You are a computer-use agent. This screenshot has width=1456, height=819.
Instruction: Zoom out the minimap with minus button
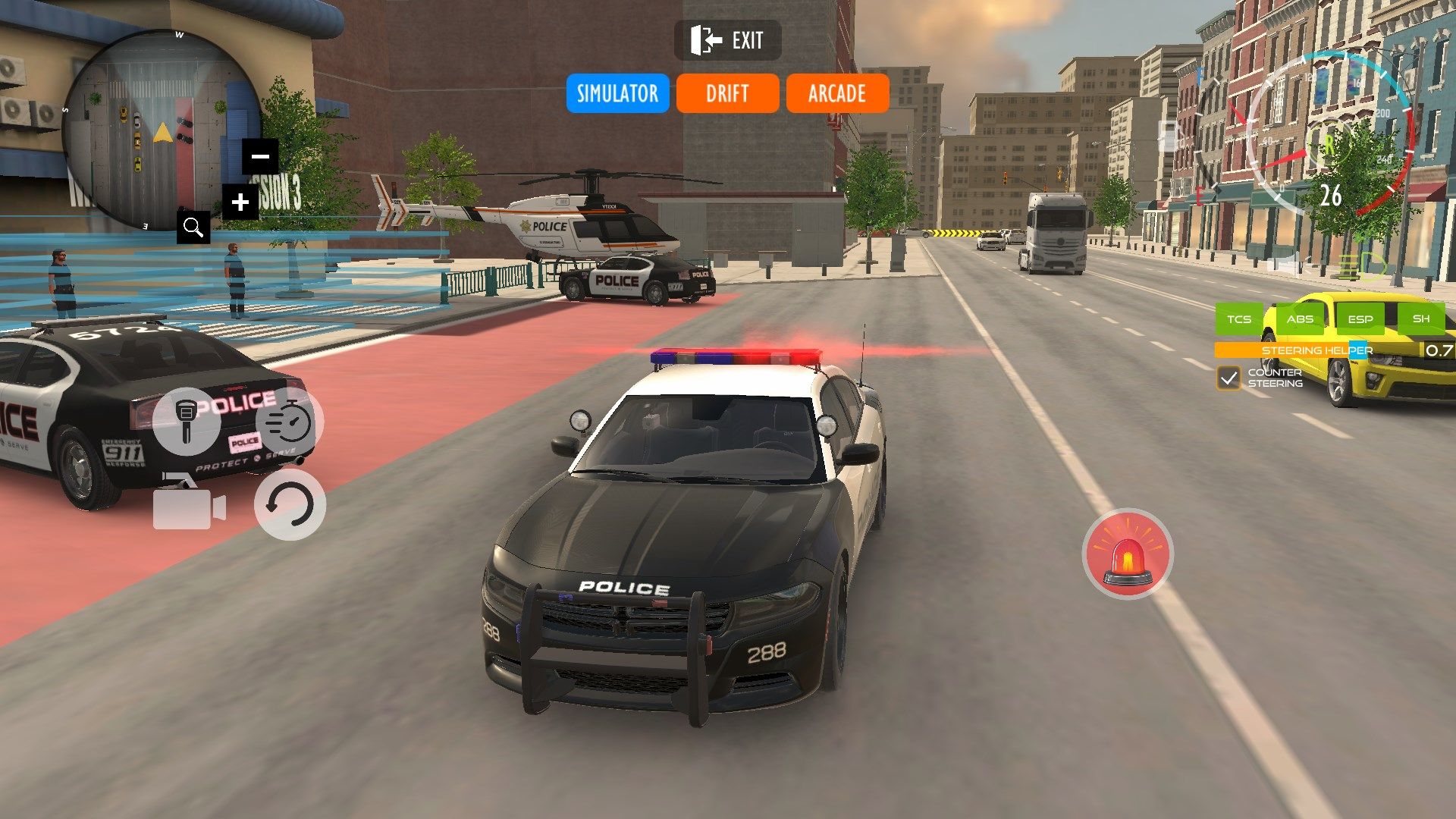[258, 155]
